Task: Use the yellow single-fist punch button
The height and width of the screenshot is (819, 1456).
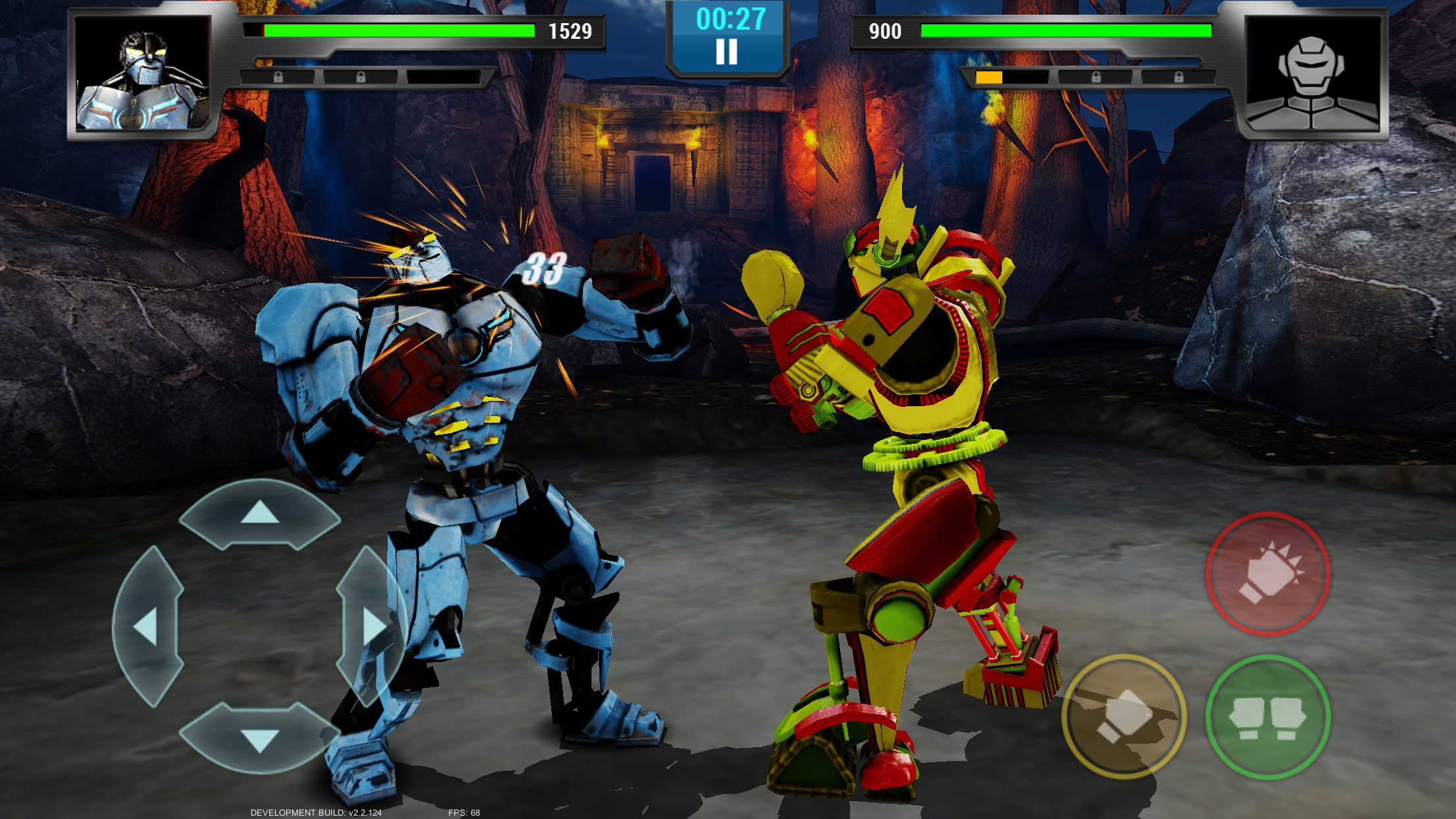Action: click(x=1124, y=716)
